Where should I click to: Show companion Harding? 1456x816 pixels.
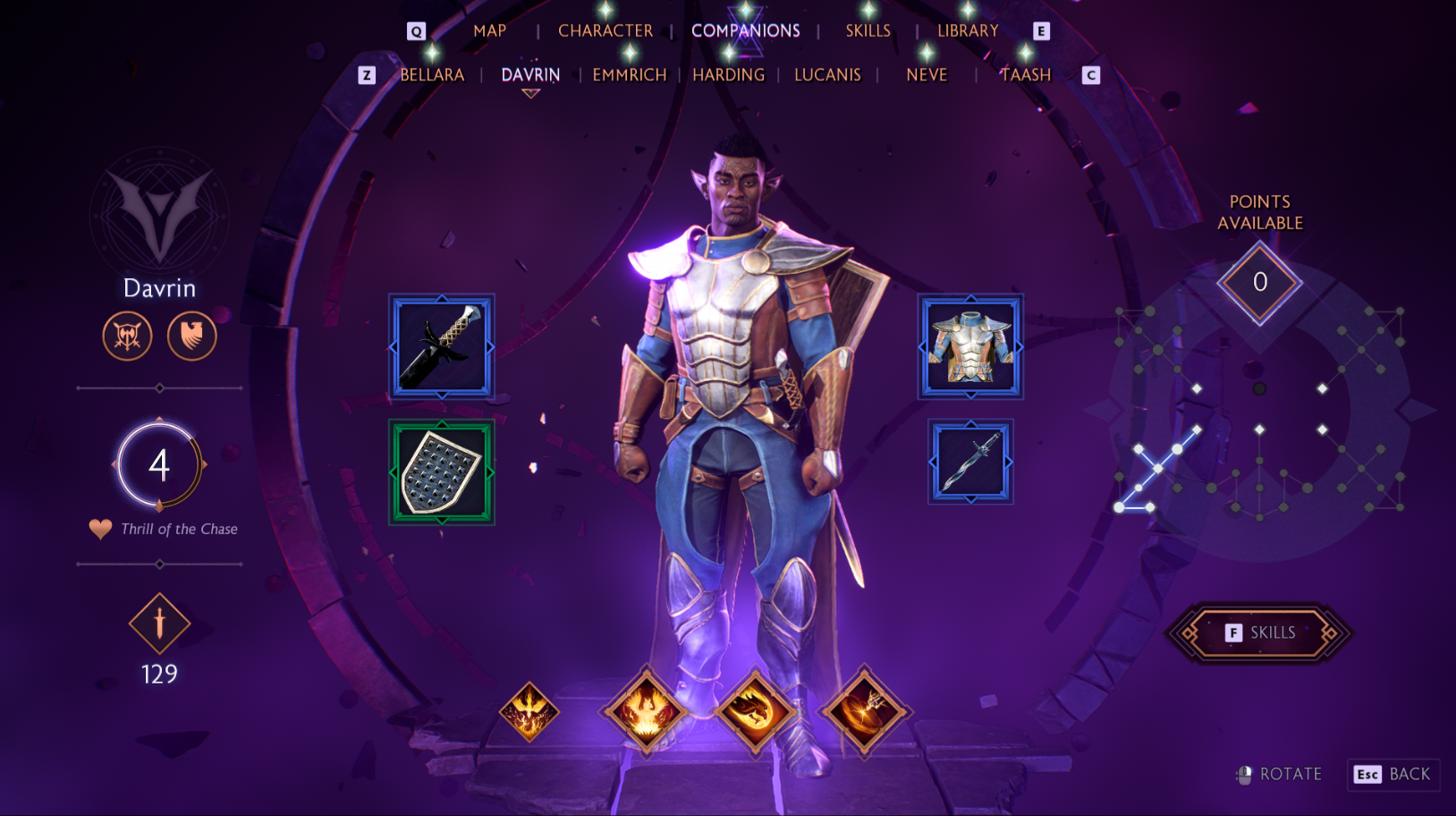point(728,75)
